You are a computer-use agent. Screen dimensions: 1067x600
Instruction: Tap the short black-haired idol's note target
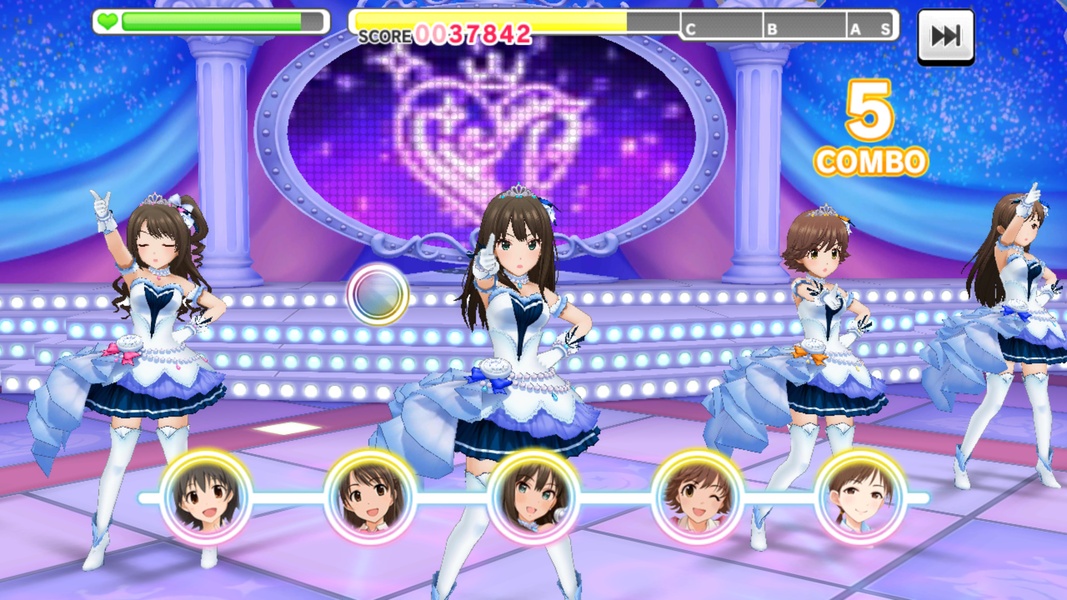[206, 496]
